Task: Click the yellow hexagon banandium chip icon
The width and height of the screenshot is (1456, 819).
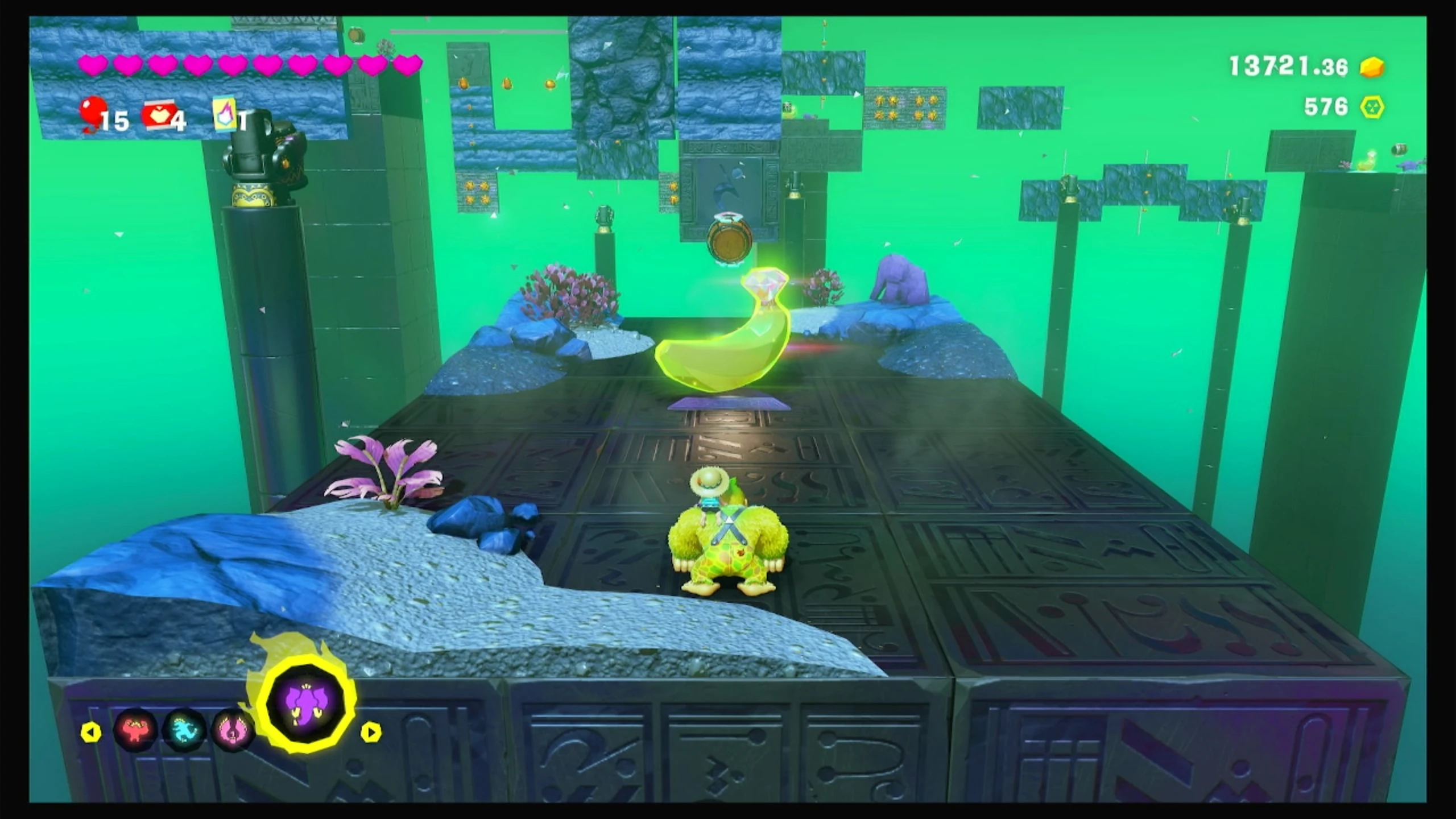Action: click(1372, 107)
